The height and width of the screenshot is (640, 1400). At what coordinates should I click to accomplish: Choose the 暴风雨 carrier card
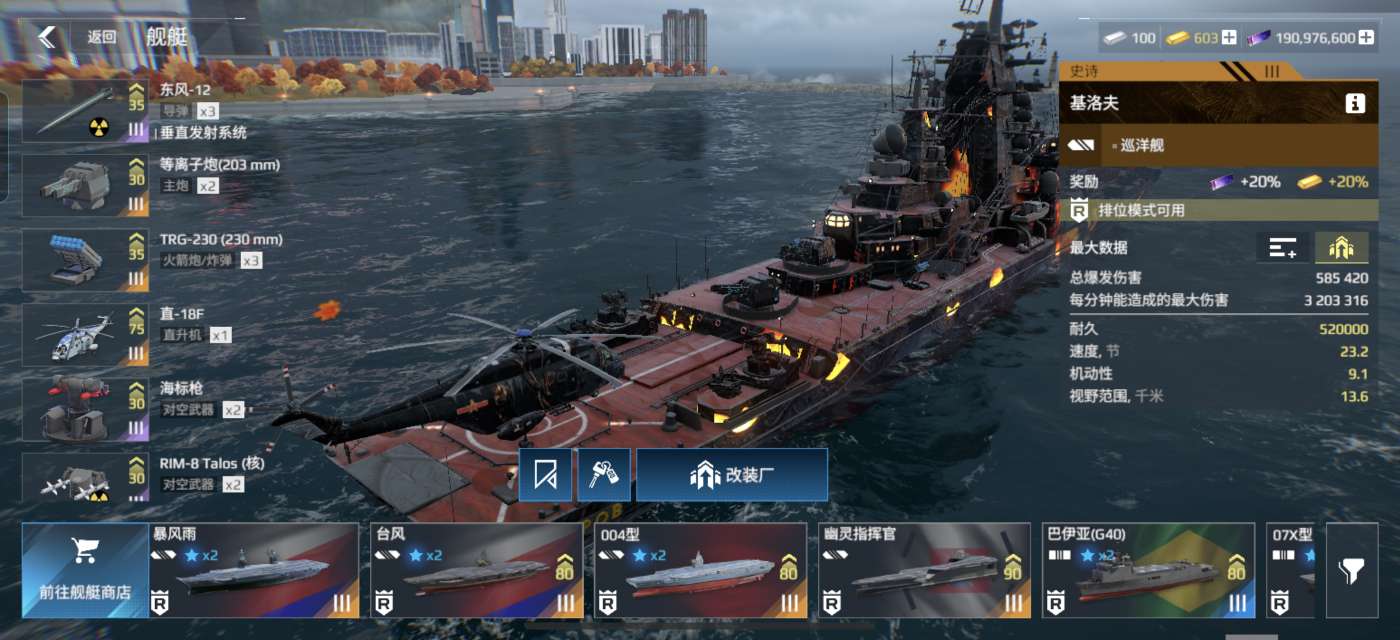coord(254,570)
